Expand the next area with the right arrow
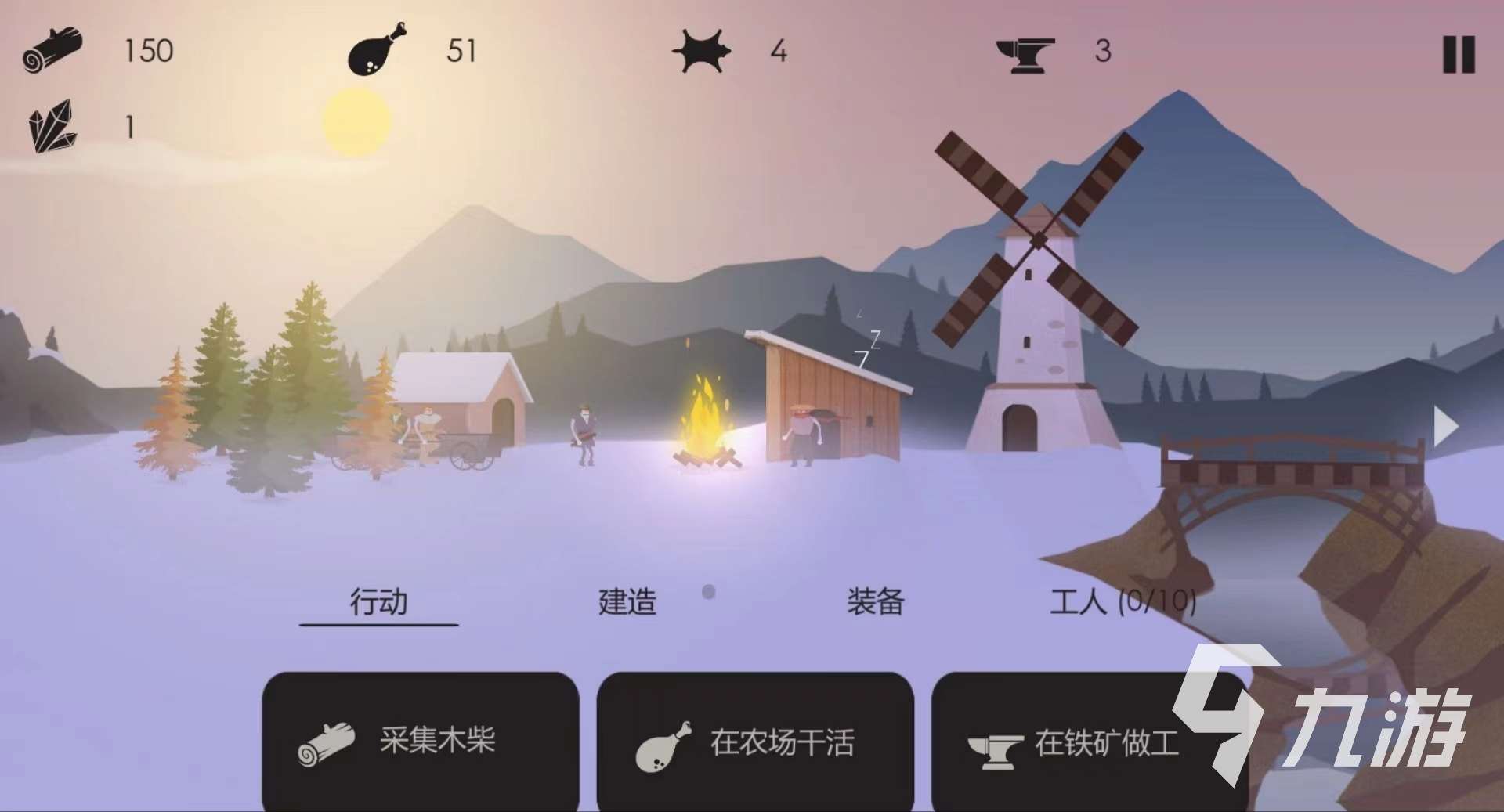This screenshot has width=1504, height=812. click(x=1445, y=425)
